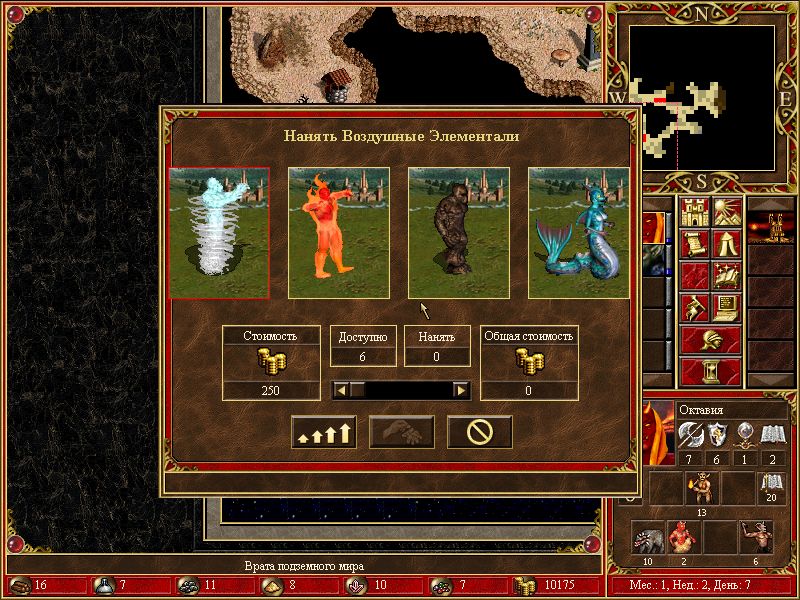Screen dimensions: 800x600
Task: Cast an adventure spell via spellbook button
Action: 727,276
